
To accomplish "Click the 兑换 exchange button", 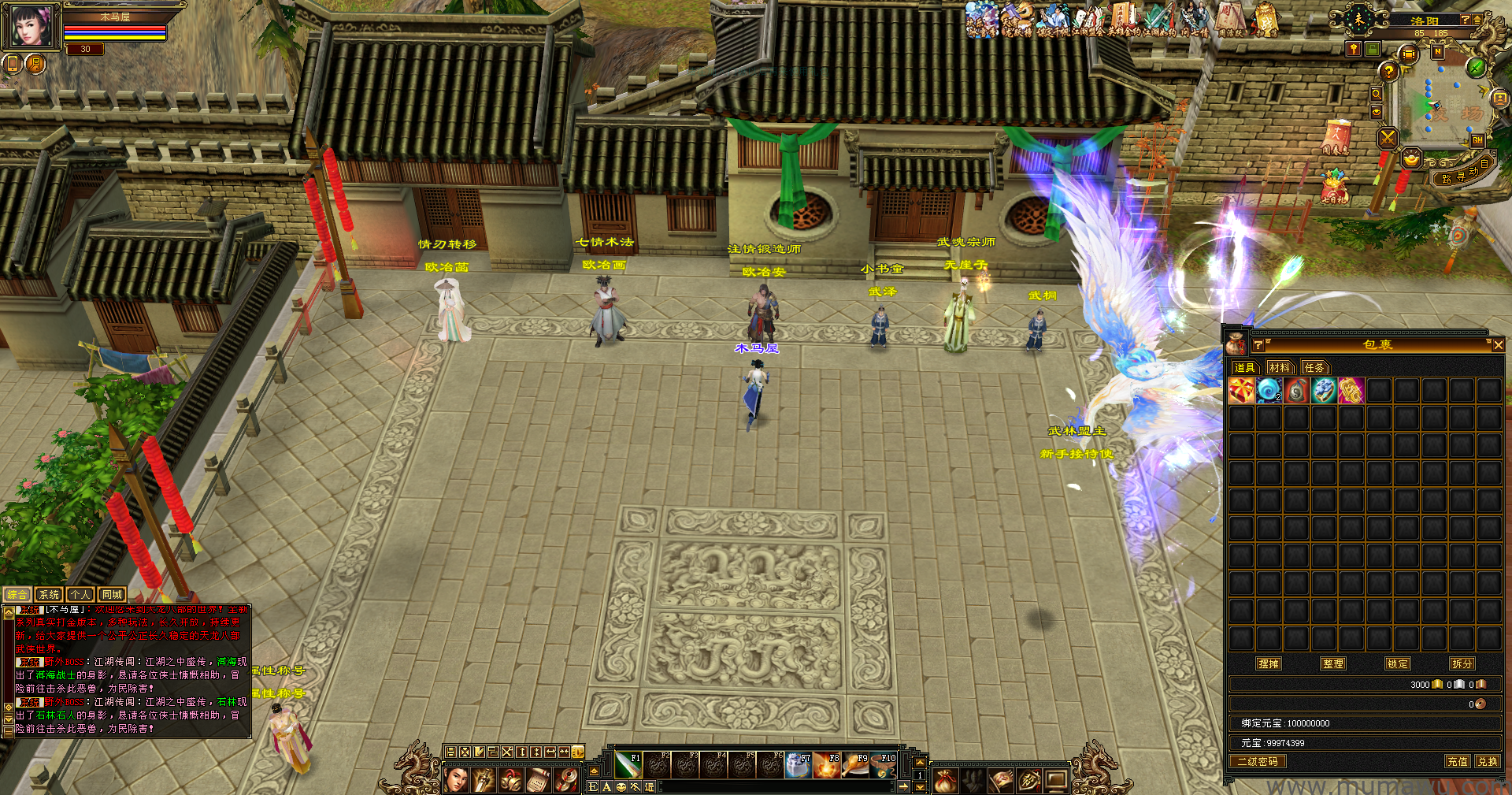I will (1487, 761).
